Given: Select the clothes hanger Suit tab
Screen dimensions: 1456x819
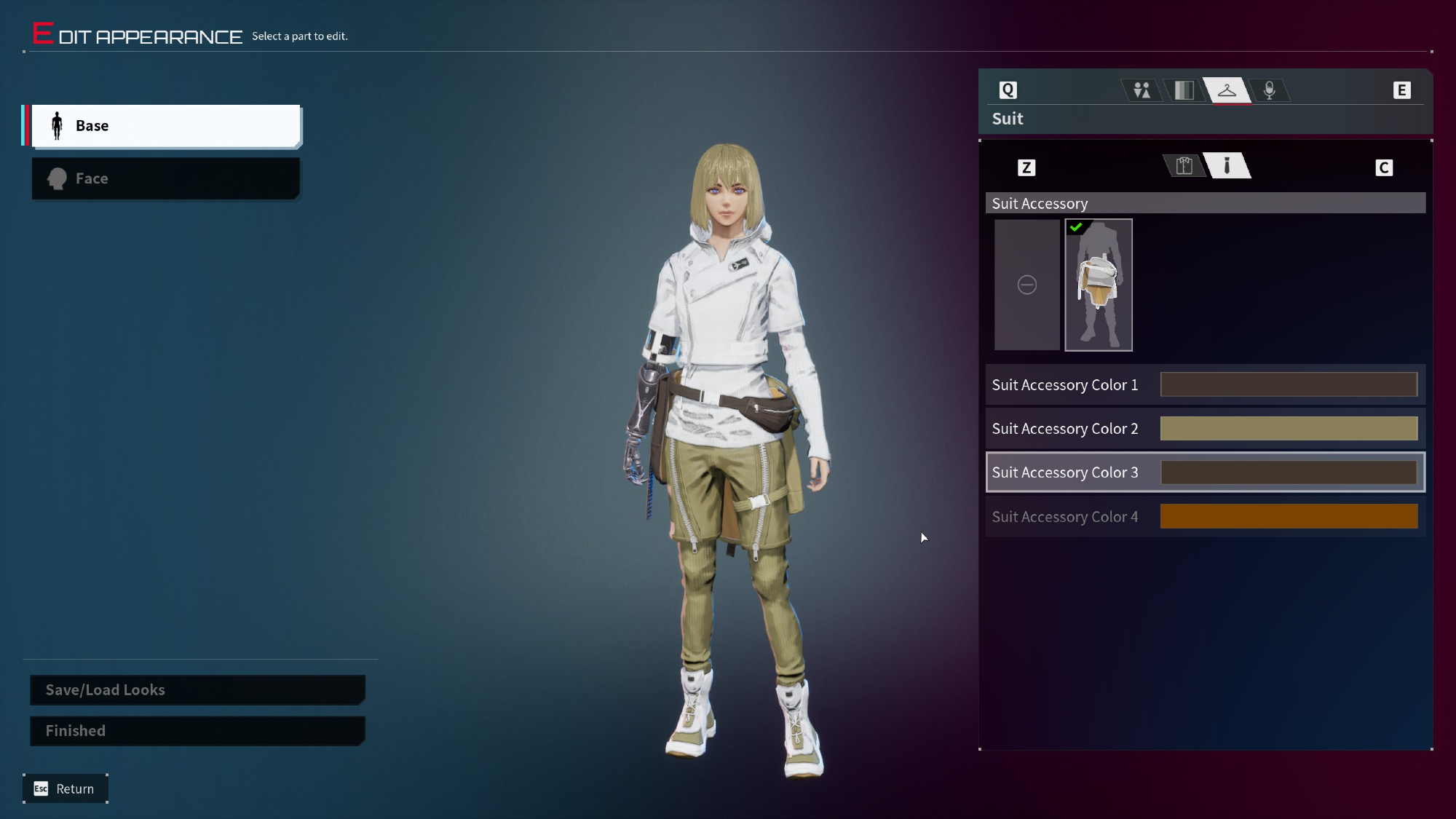Looking at the screenshot, I should coord(1227,90).
